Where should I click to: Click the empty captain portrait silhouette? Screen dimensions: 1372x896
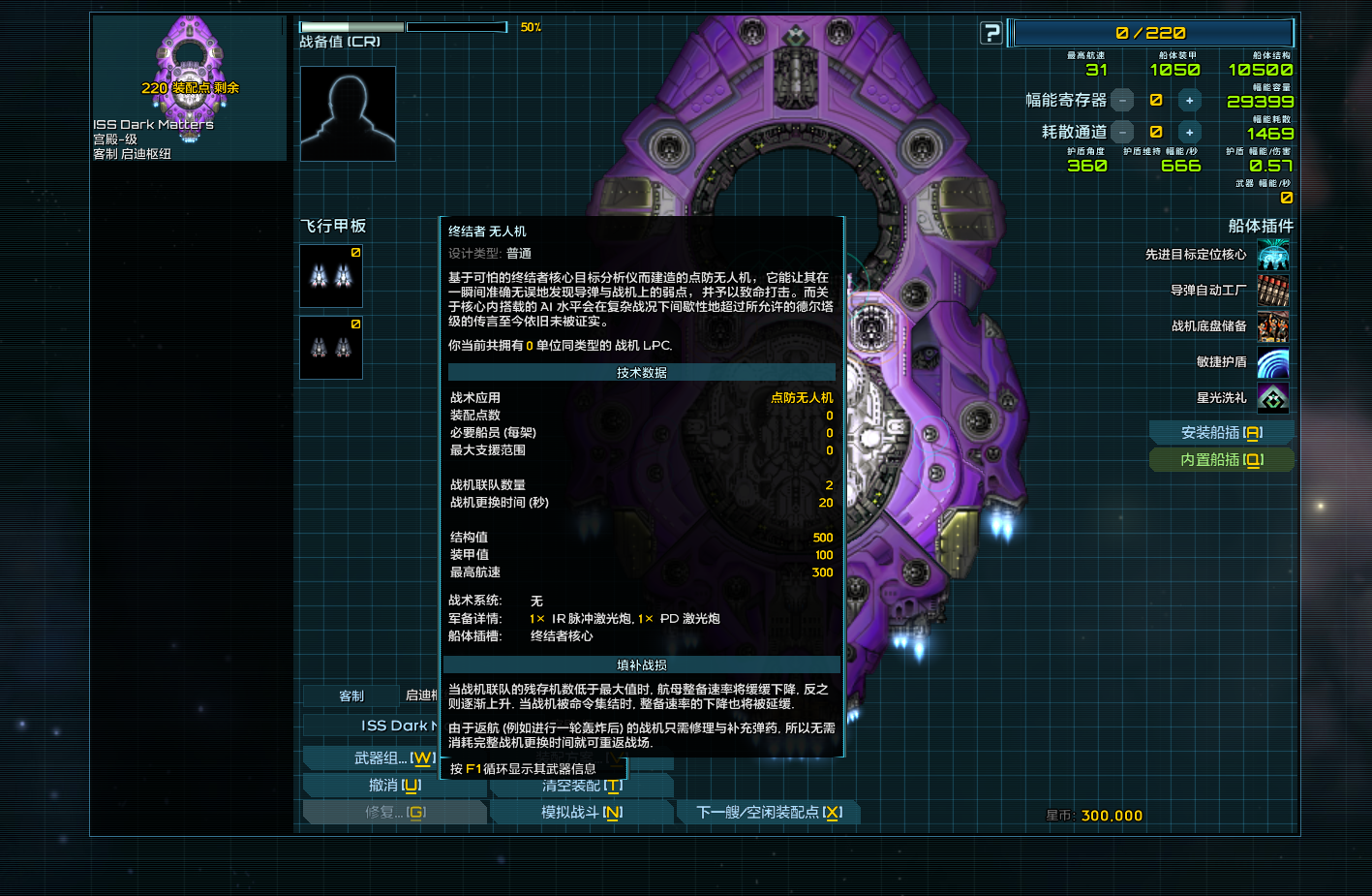point(347,113)
